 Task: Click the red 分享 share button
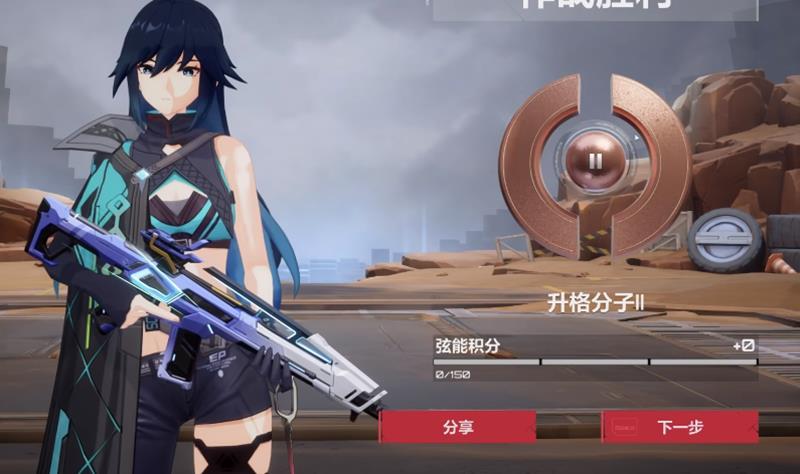458,427
